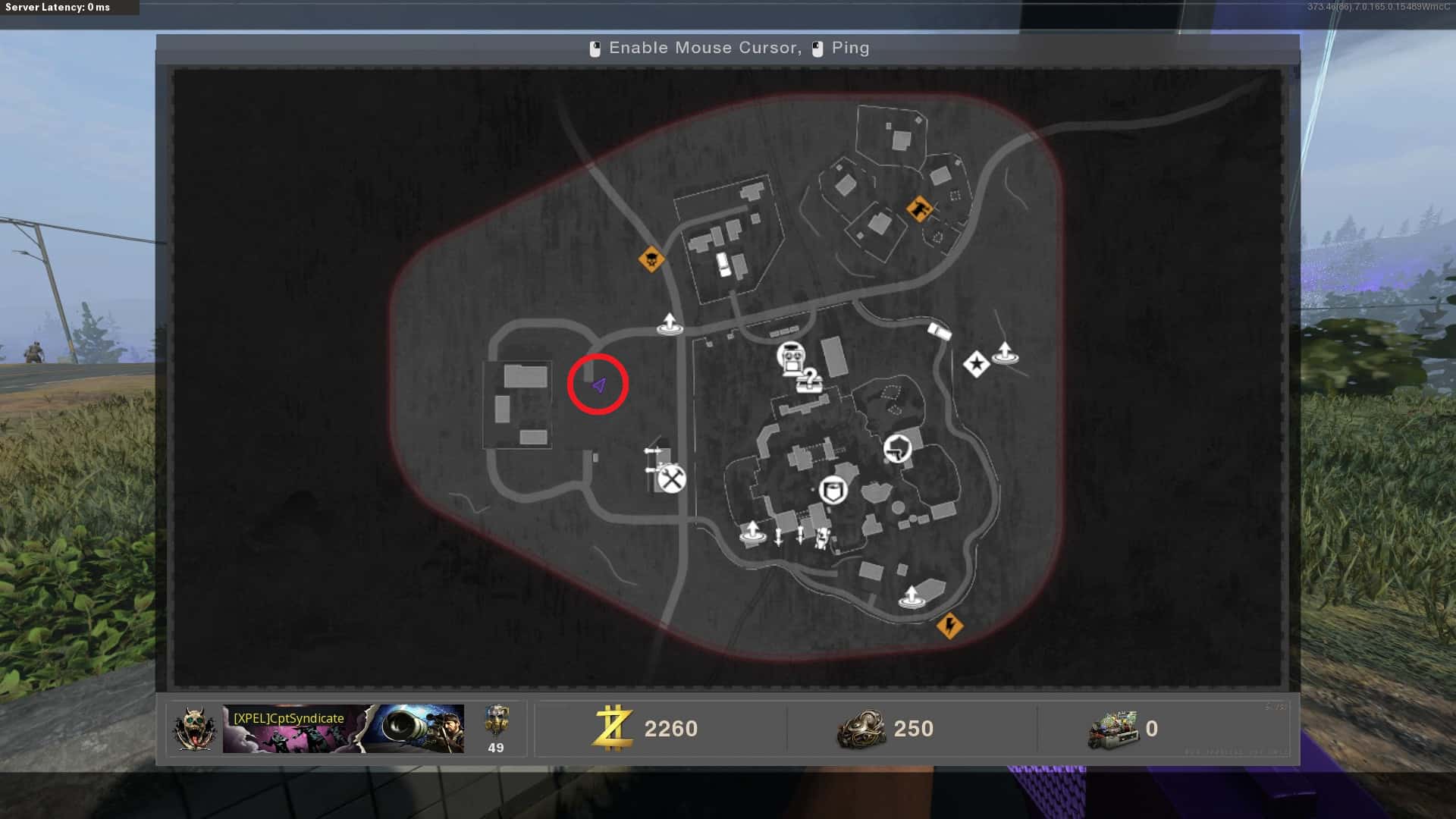Image resolution: width=1456 pixels, height=819 pixels.
Task: View the CptSyndicate calling card banner
Action: pos(343,729)
